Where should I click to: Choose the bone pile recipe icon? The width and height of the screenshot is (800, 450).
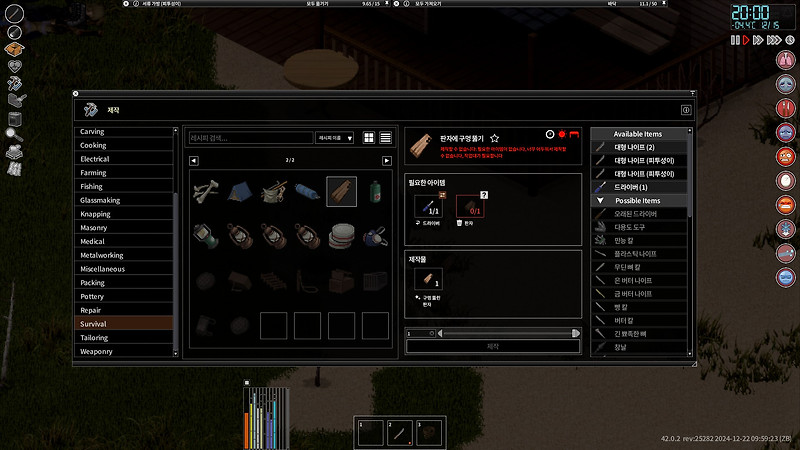coord(206,190)
